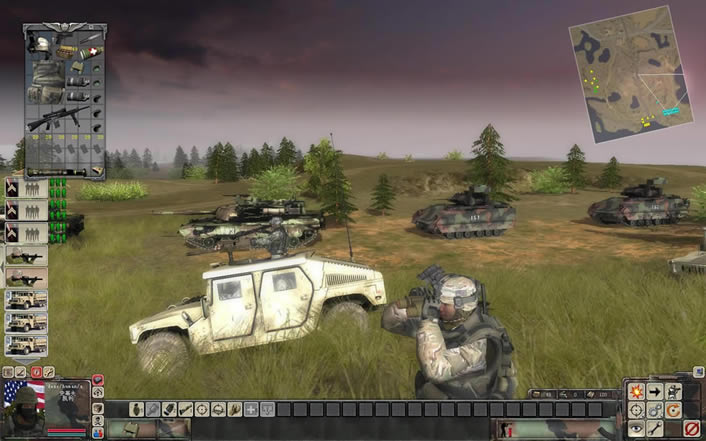Activate the attack explosion command

tap(635, 391)
